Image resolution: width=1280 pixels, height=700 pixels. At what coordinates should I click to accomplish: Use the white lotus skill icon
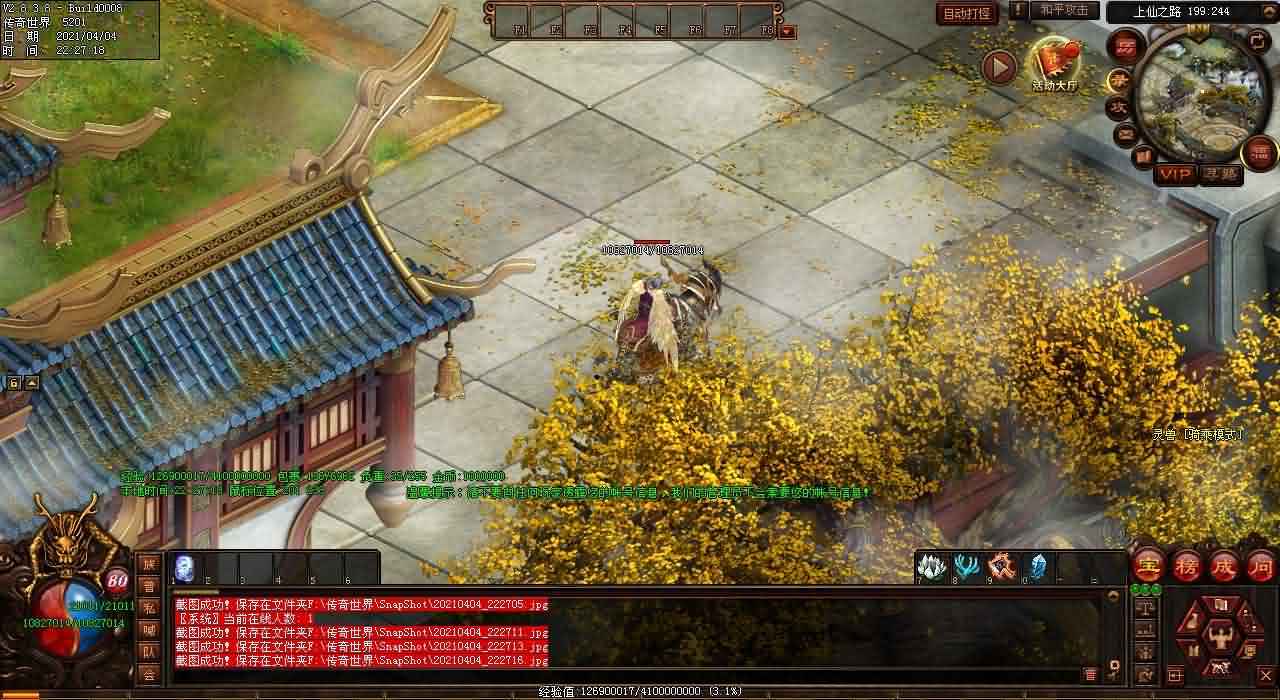pyautogui.click(x=931, y=566)
